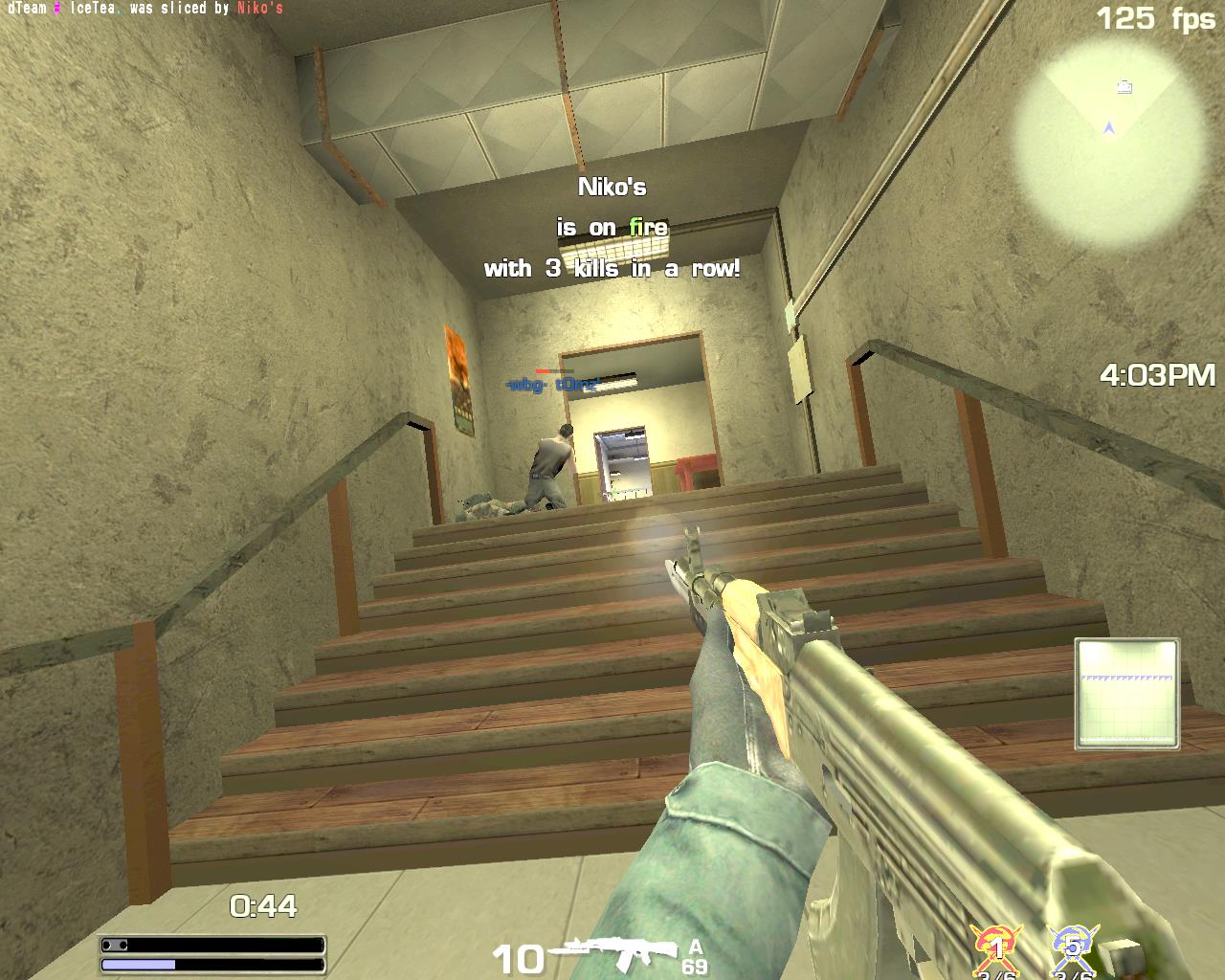Click the blue team skull emblem
The width and height of the screenshot is (1225, 980).
click(1073, 947)
